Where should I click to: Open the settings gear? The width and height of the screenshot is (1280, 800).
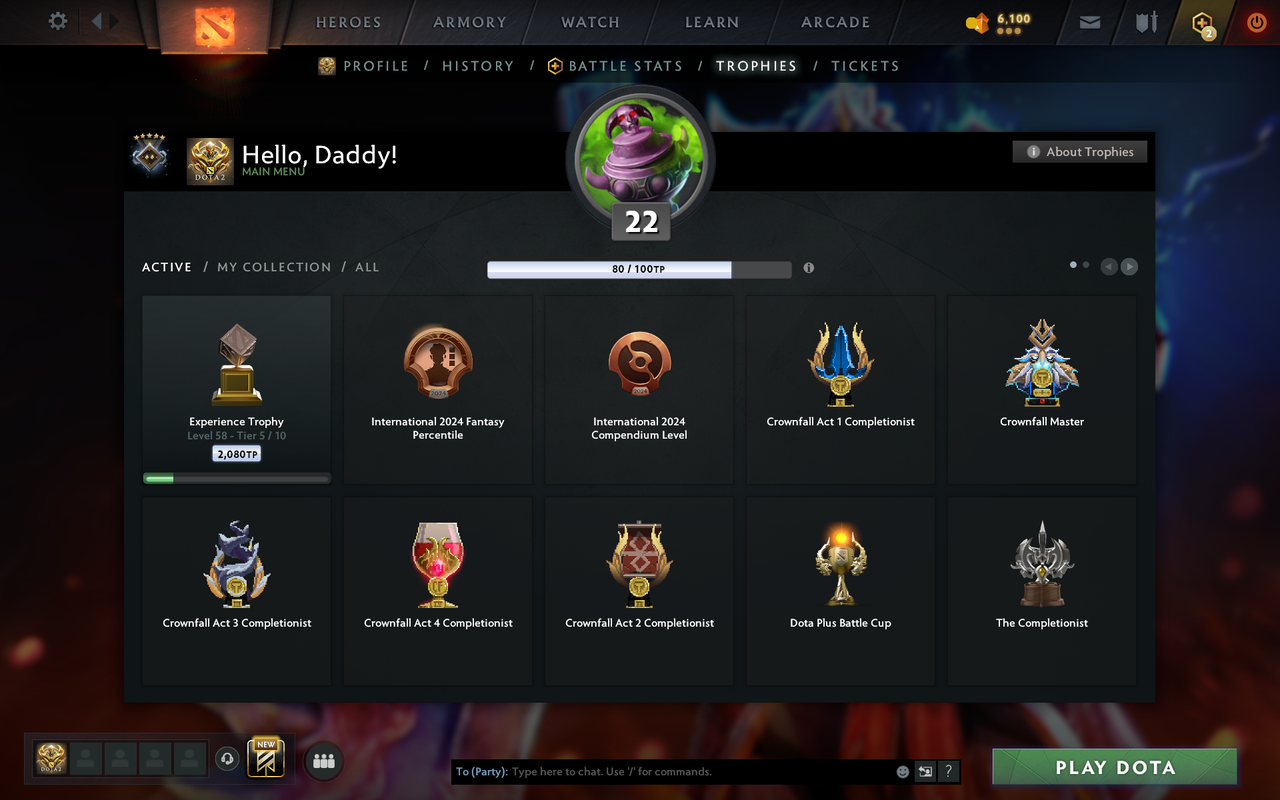[x=57, y=21]
